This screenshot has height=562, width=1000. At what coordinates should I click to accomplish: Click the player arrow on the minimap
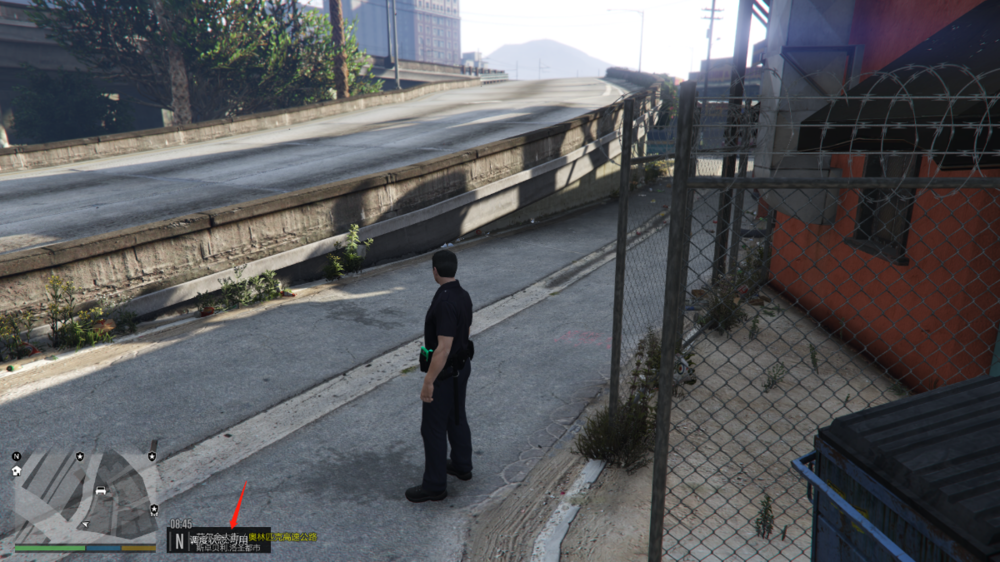click(85, 522)
